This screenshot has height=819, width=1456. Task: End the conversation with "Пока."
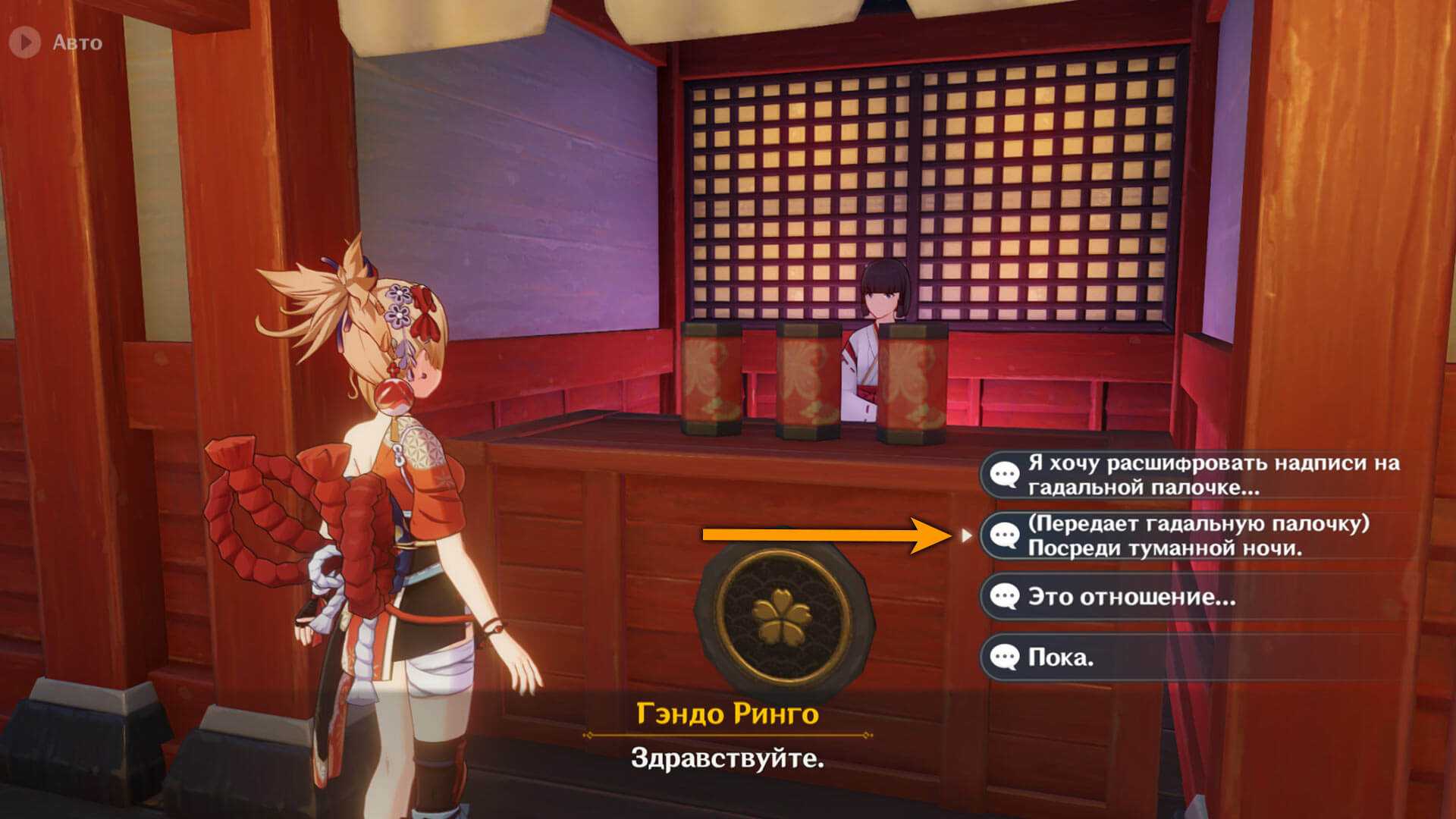[1191, 657]
